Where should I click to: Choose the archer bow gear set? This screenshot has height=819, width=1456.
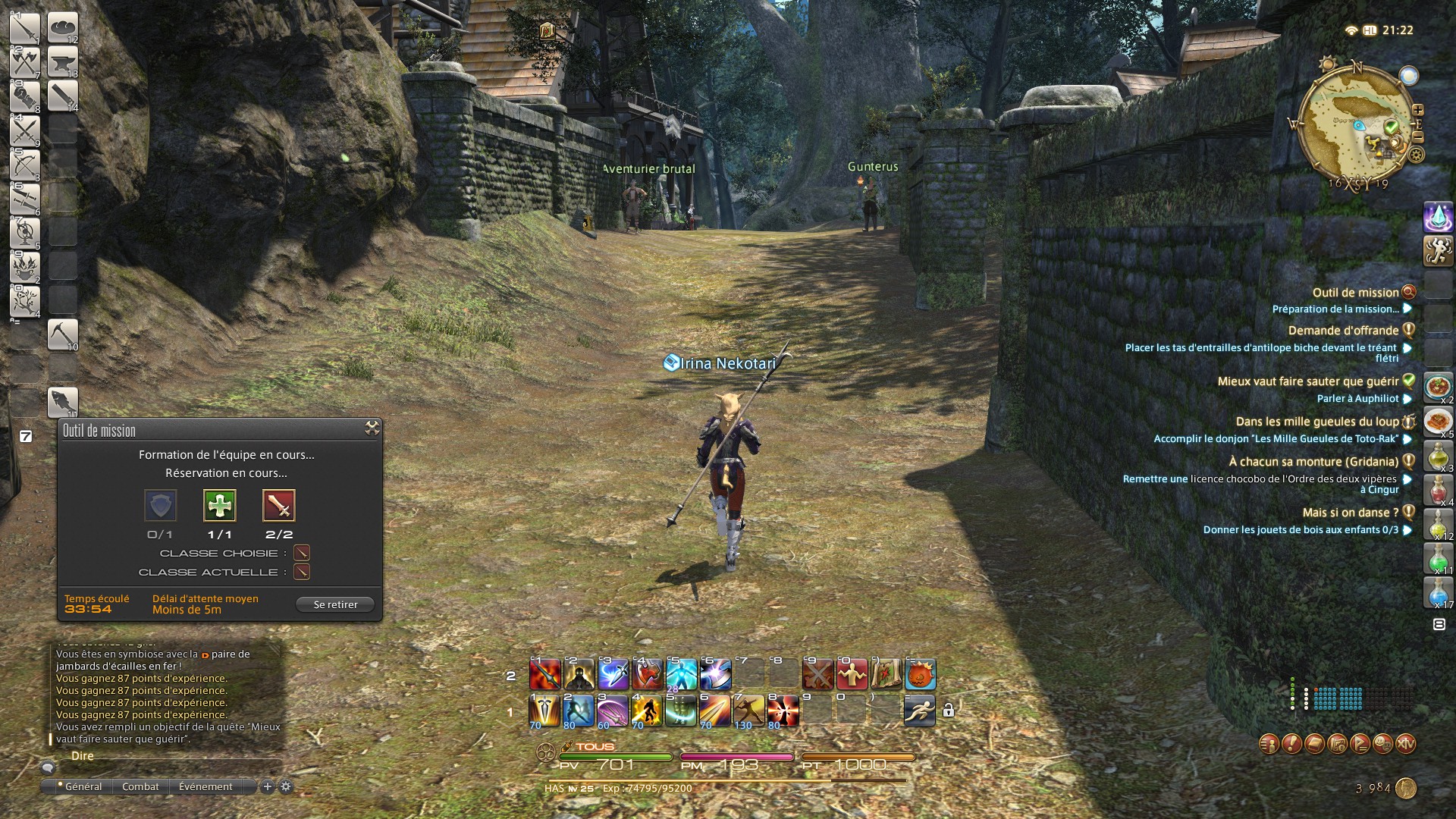[25, 165]
